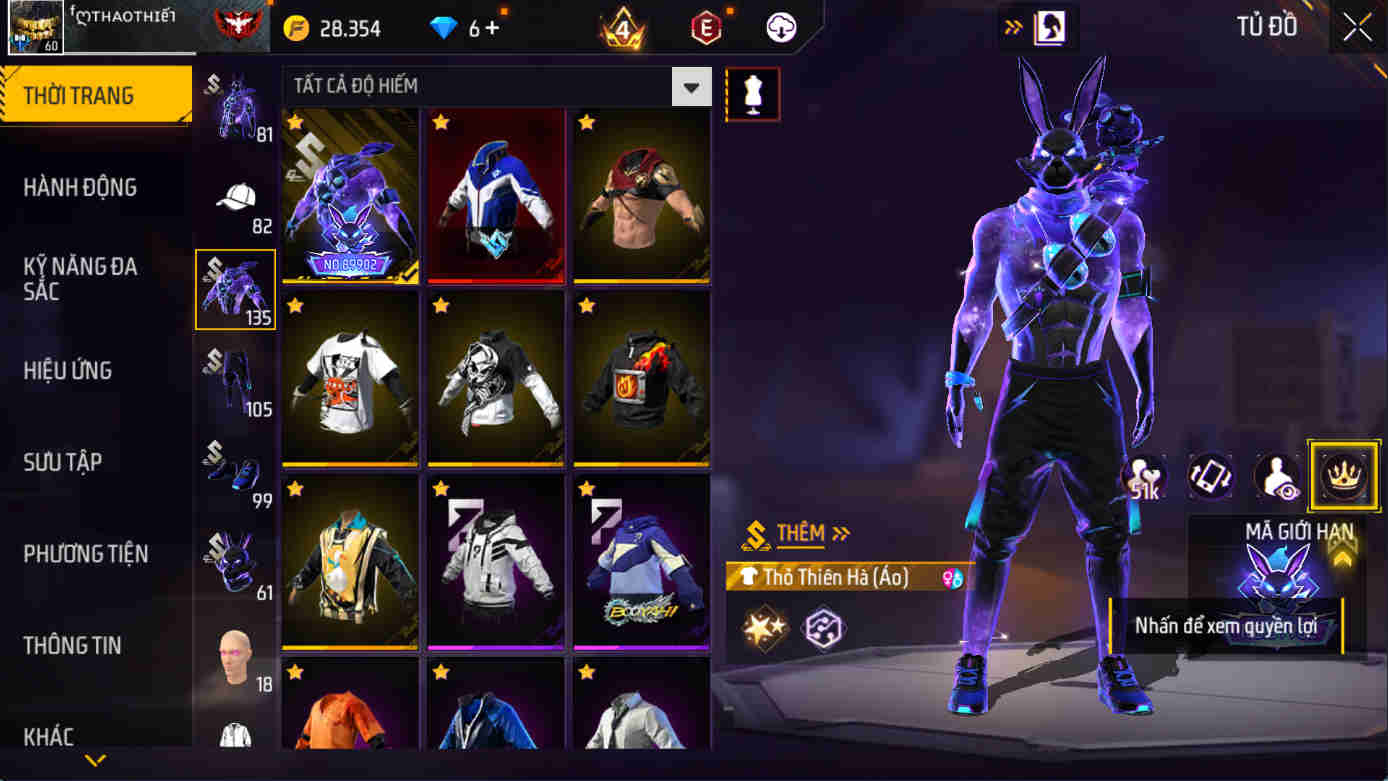Image resolution: width=1388 pixels, height=781 pixels.
Task: Toggle the character visibility eye icon
Action: tap(1276, 476)
